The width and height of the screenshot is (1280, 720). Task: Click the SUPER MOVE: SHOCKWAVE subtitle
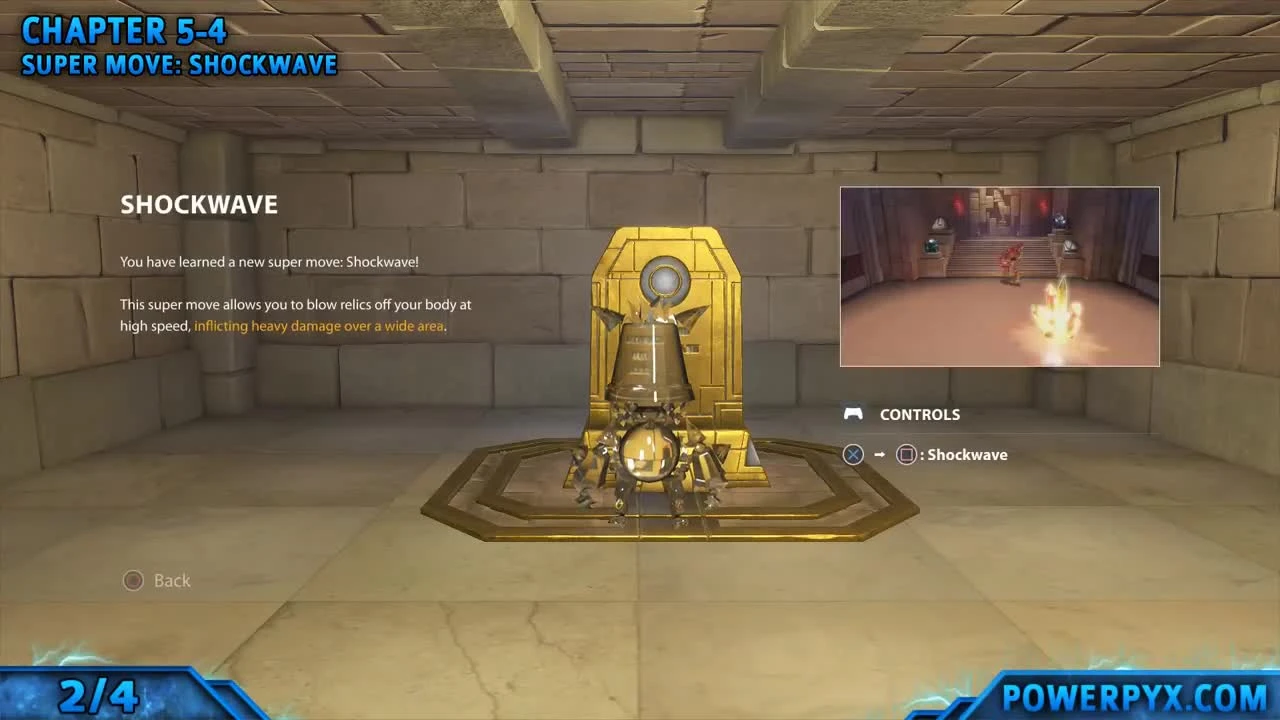click(x=179, y=64)
